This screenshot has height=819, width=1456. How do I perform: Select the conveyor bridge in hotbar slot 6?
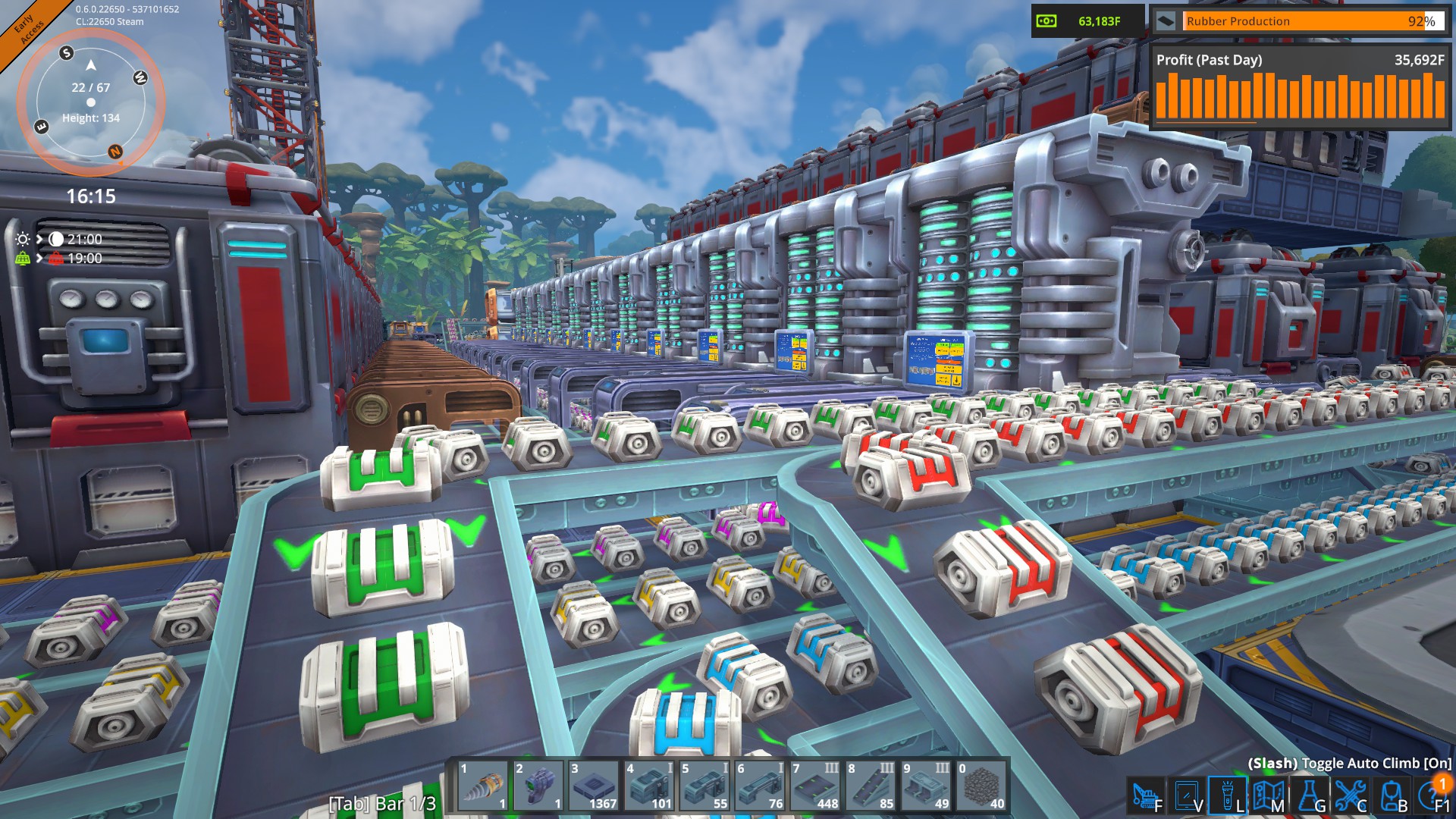pyautogui.click(x=760, y=786)
